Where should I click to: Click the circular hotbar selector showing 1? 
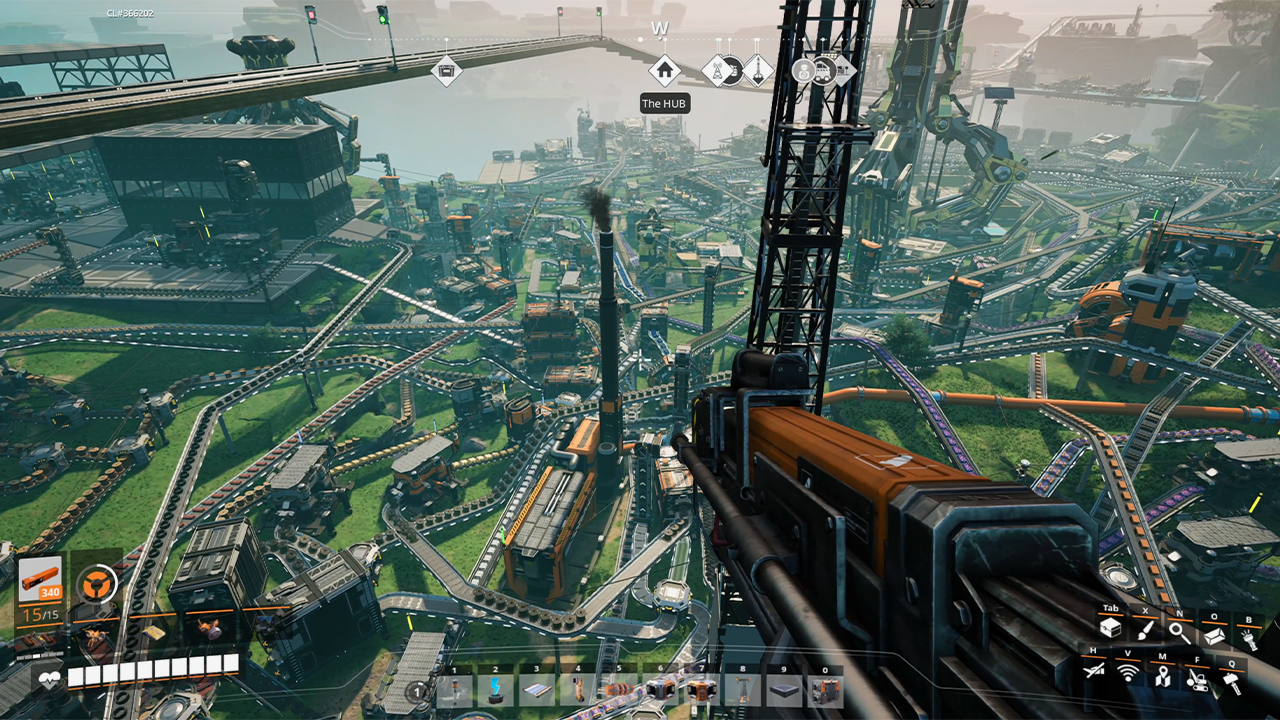[416, 691]
